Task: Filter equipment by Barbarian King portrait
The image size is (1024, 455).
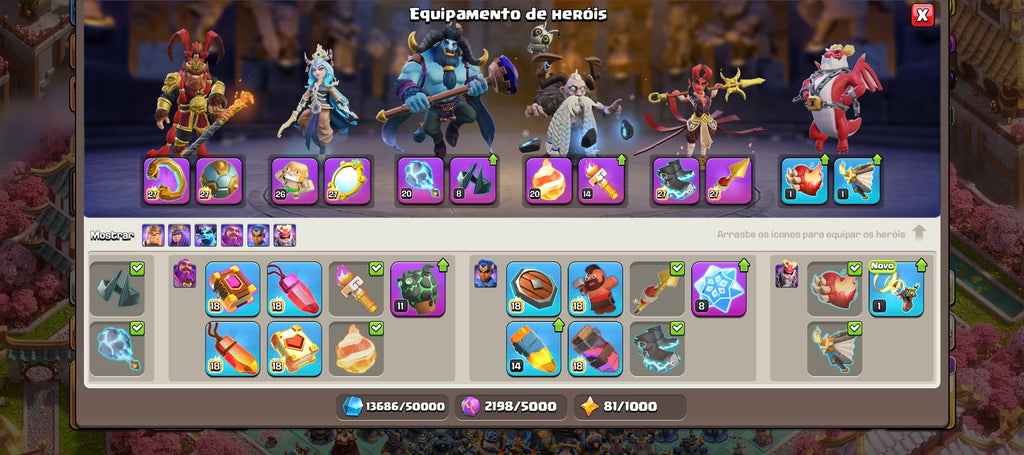Action: click(x=153, y=235)
